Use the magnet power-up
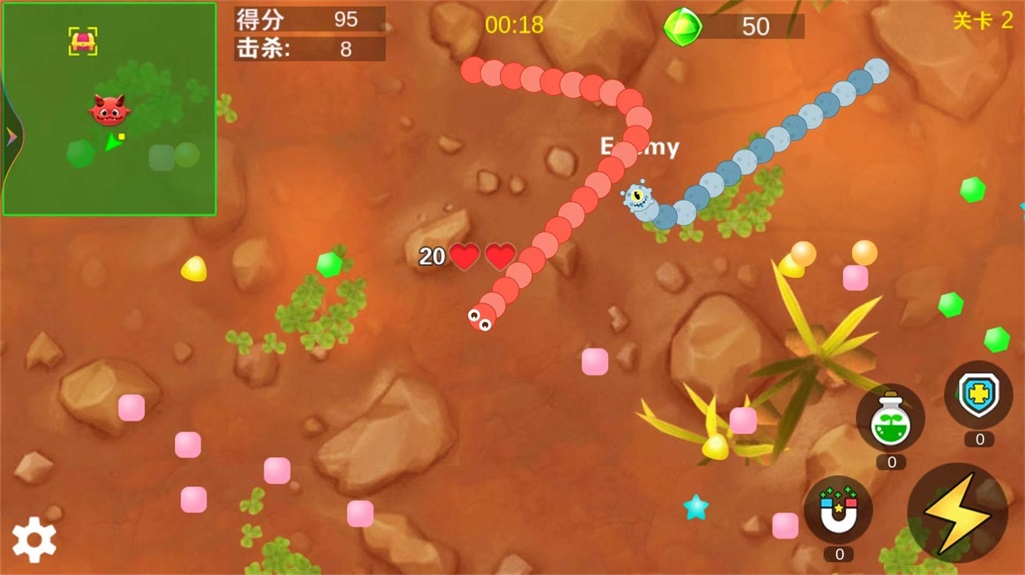The image size is (1025, 575). pos(838,509)
